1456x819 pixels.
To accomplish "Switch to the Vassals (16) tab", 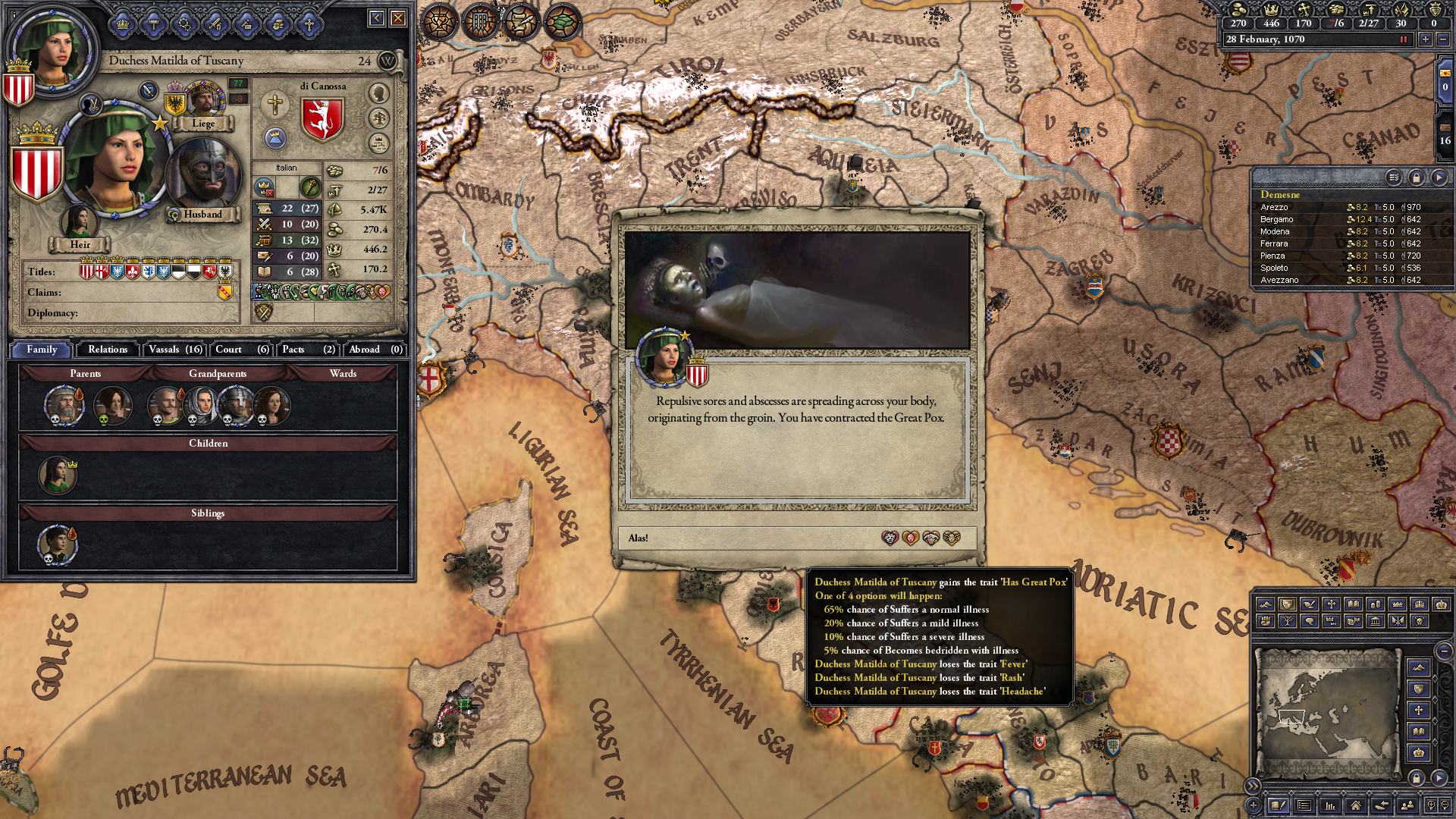I will [x=175, y=350].
